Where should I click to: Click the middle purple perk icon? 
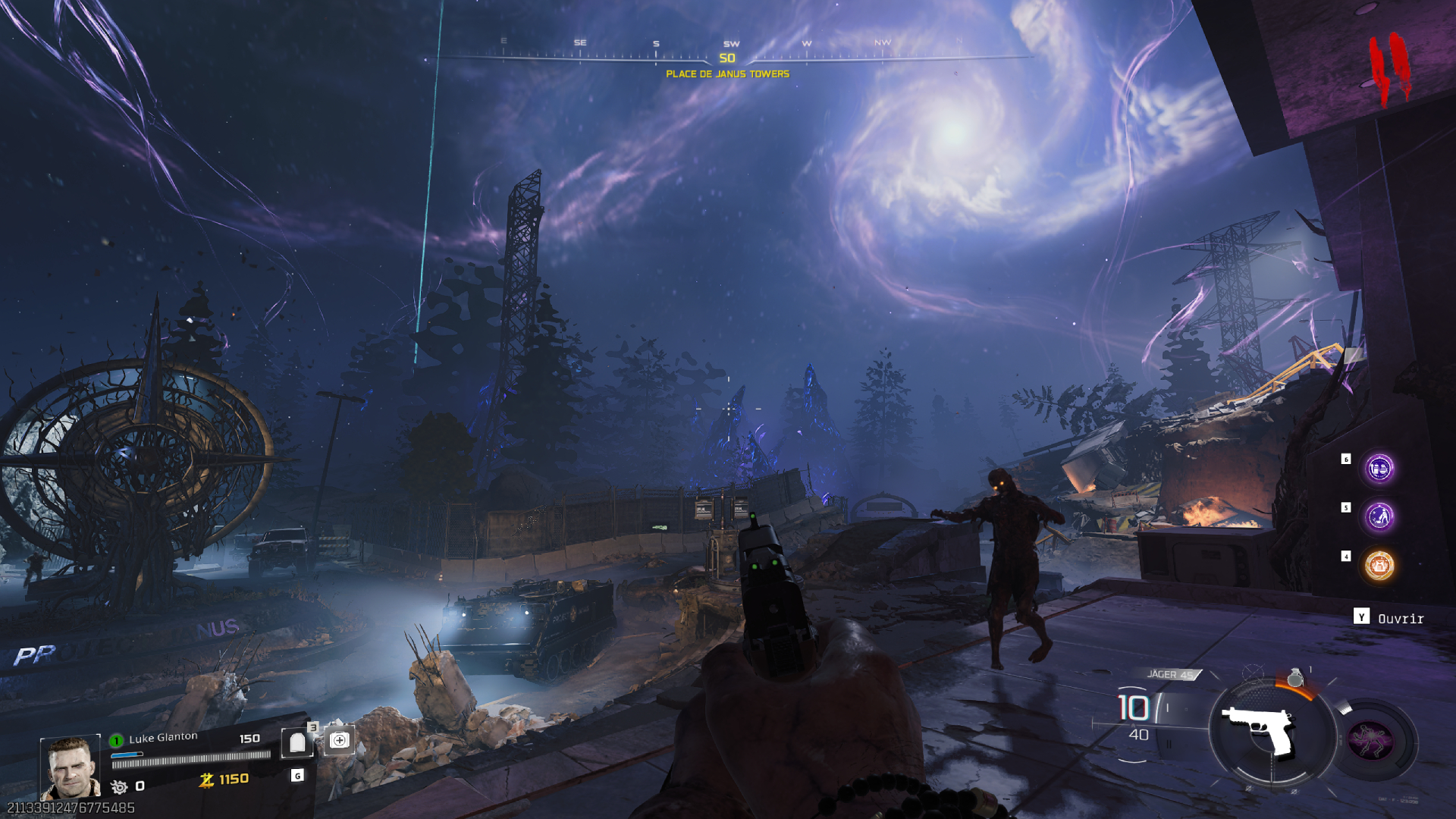(x=1379, y=516)
